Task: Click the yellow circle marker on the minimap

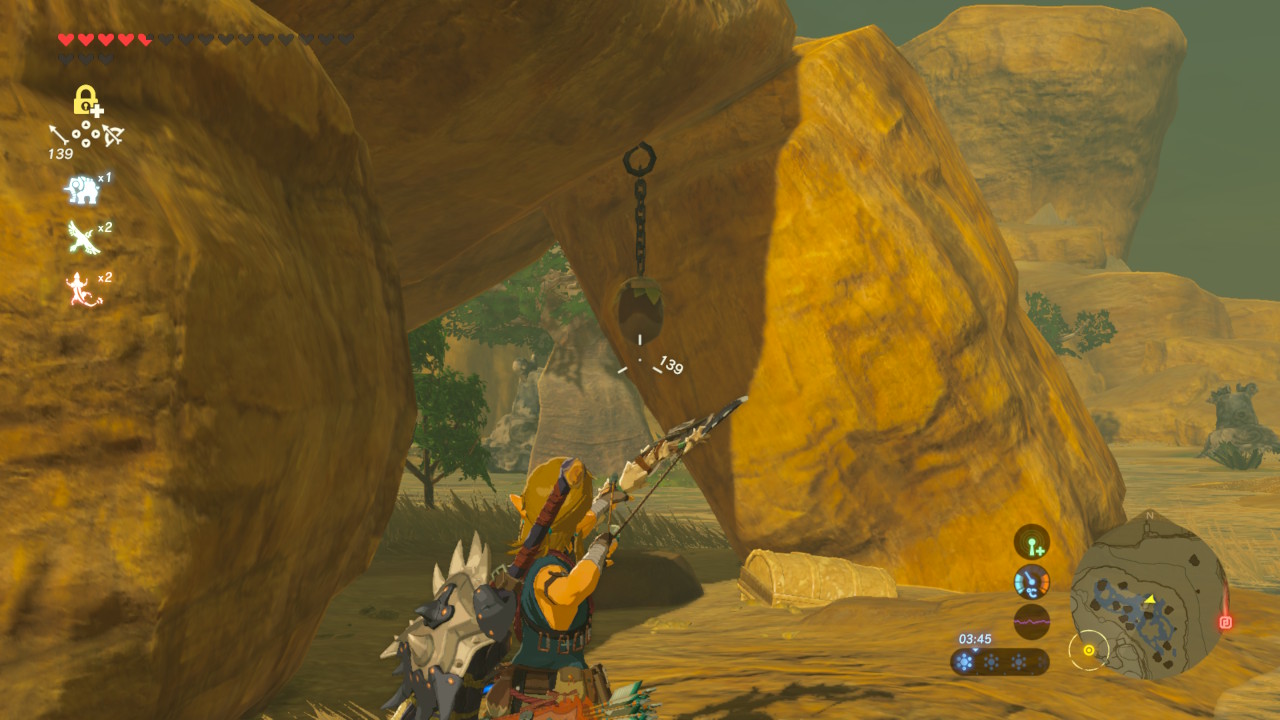Action: tap(1088, 651)
